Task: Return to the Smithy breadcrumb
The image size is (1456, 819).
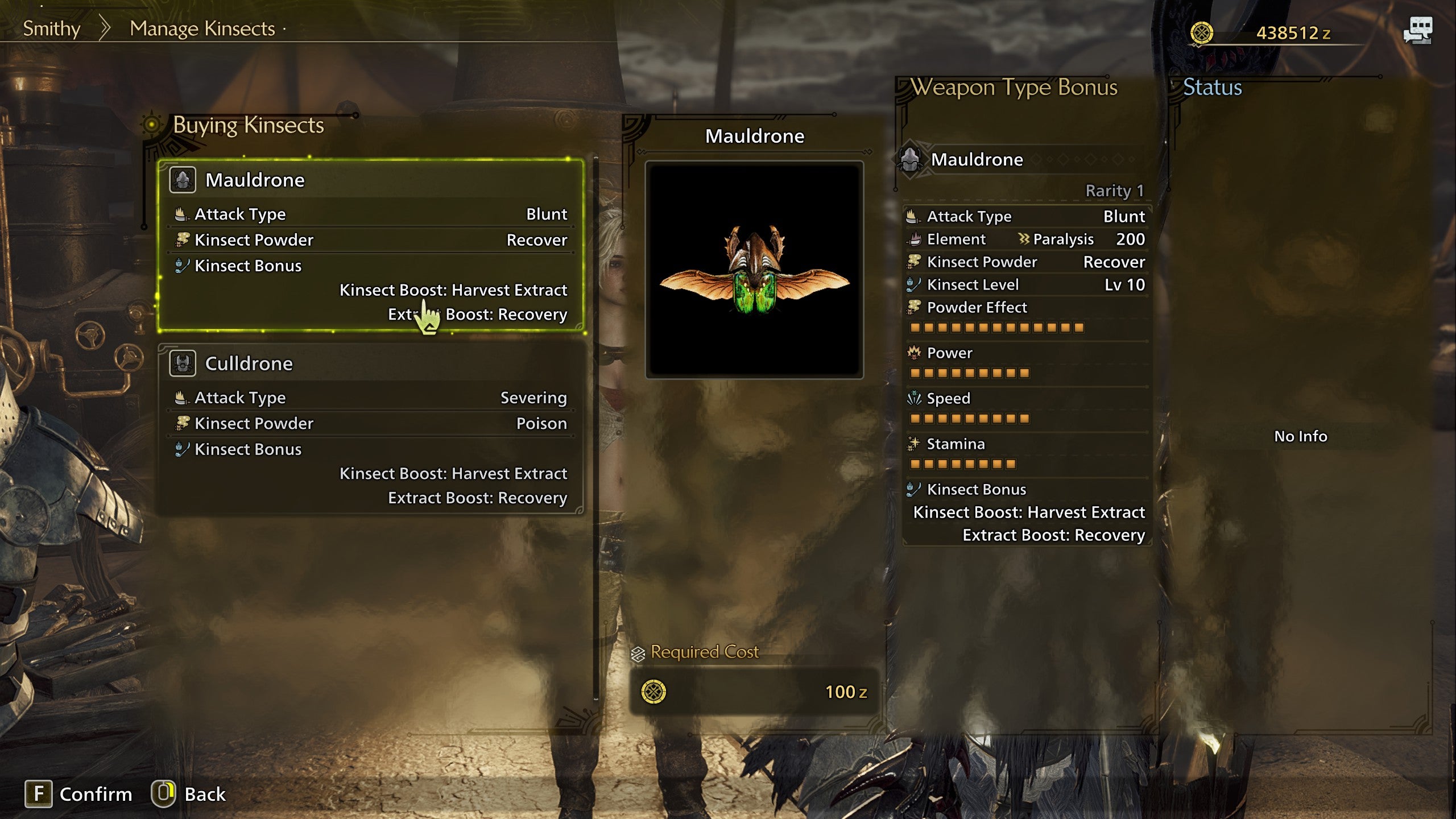Action: click(51, 28)
